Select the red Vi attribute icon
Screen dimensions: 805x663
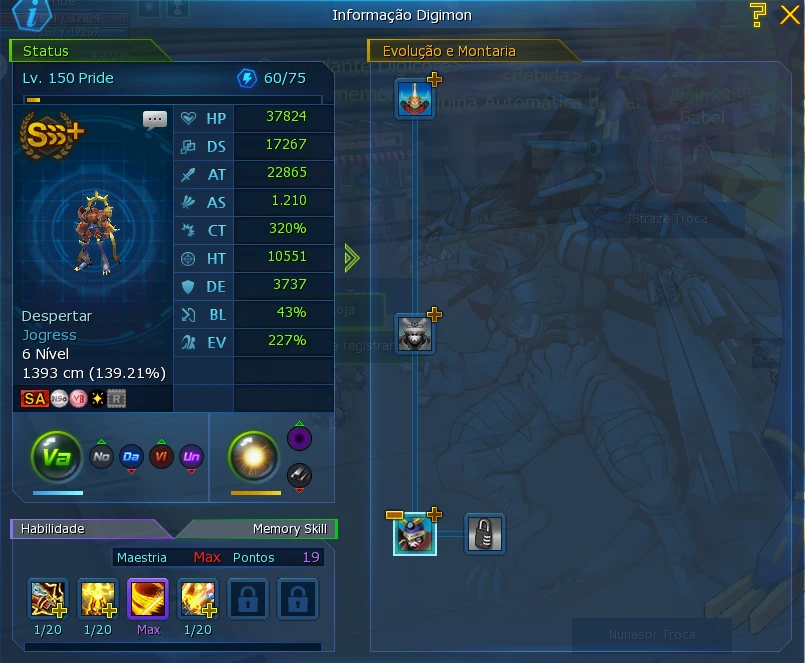161,458
